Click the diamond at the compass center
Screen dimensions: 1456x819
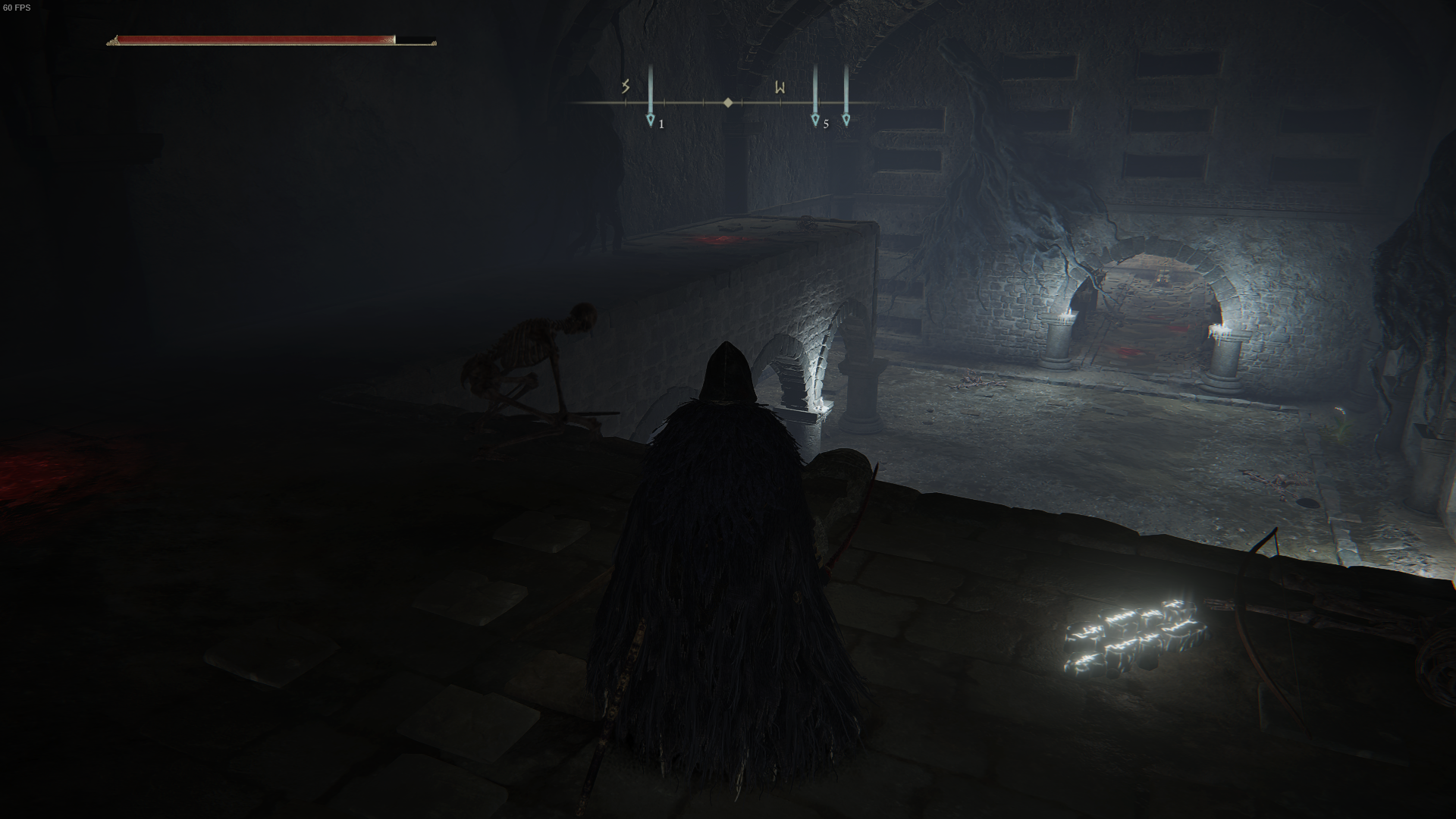[730, 100]
